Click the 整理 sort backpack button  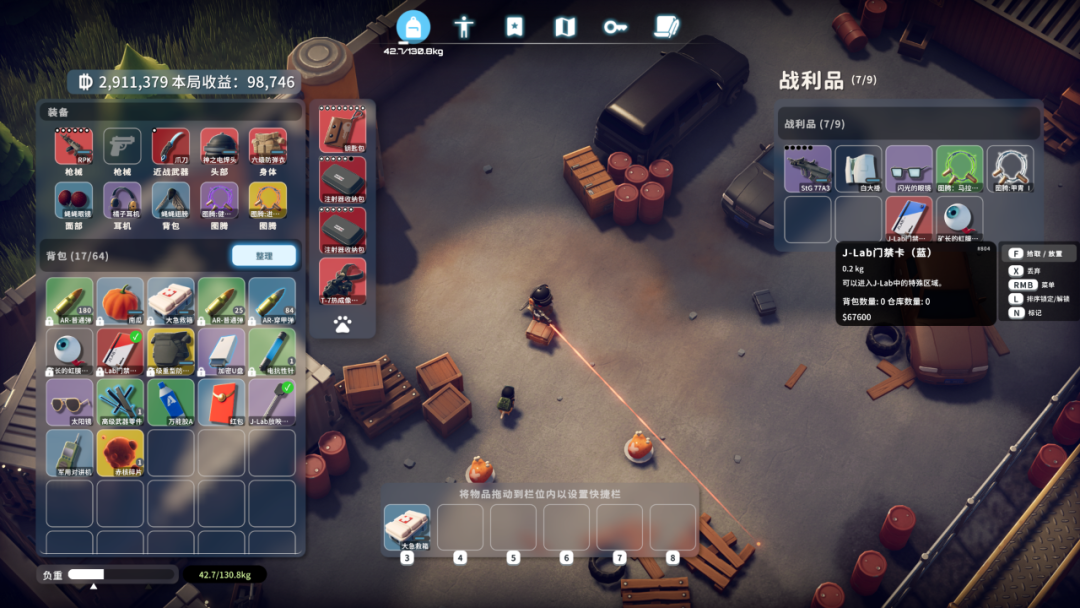[264, 256]
